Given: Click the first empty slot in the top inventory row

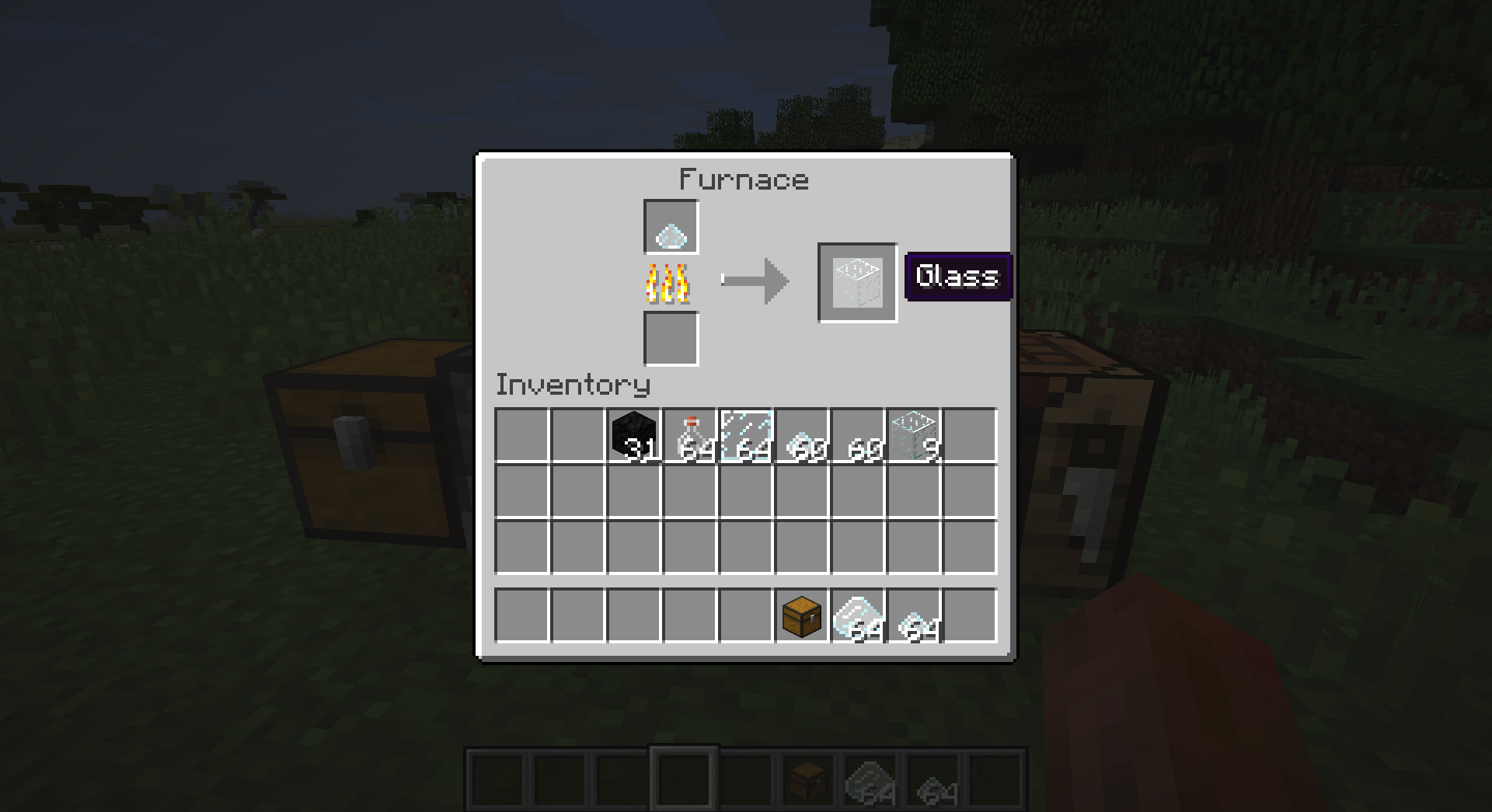Looking at the screenshot, I should 521,435.
